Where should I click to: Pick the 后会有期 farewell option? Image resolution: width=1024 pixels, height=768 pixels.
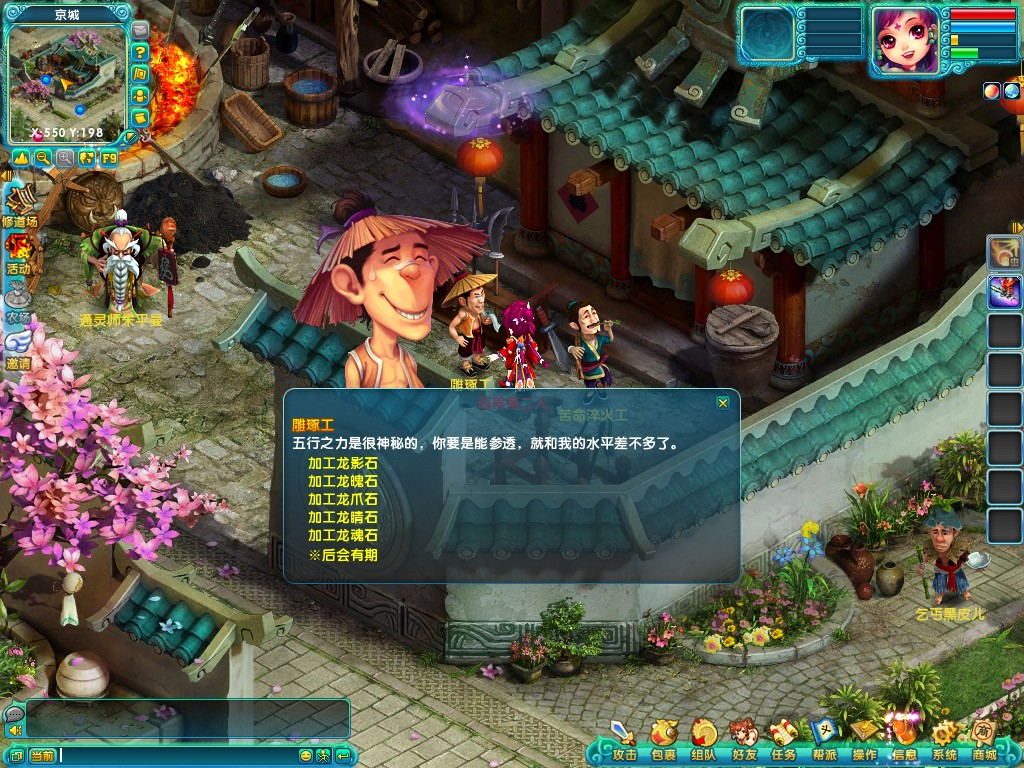tap(343, 555)
